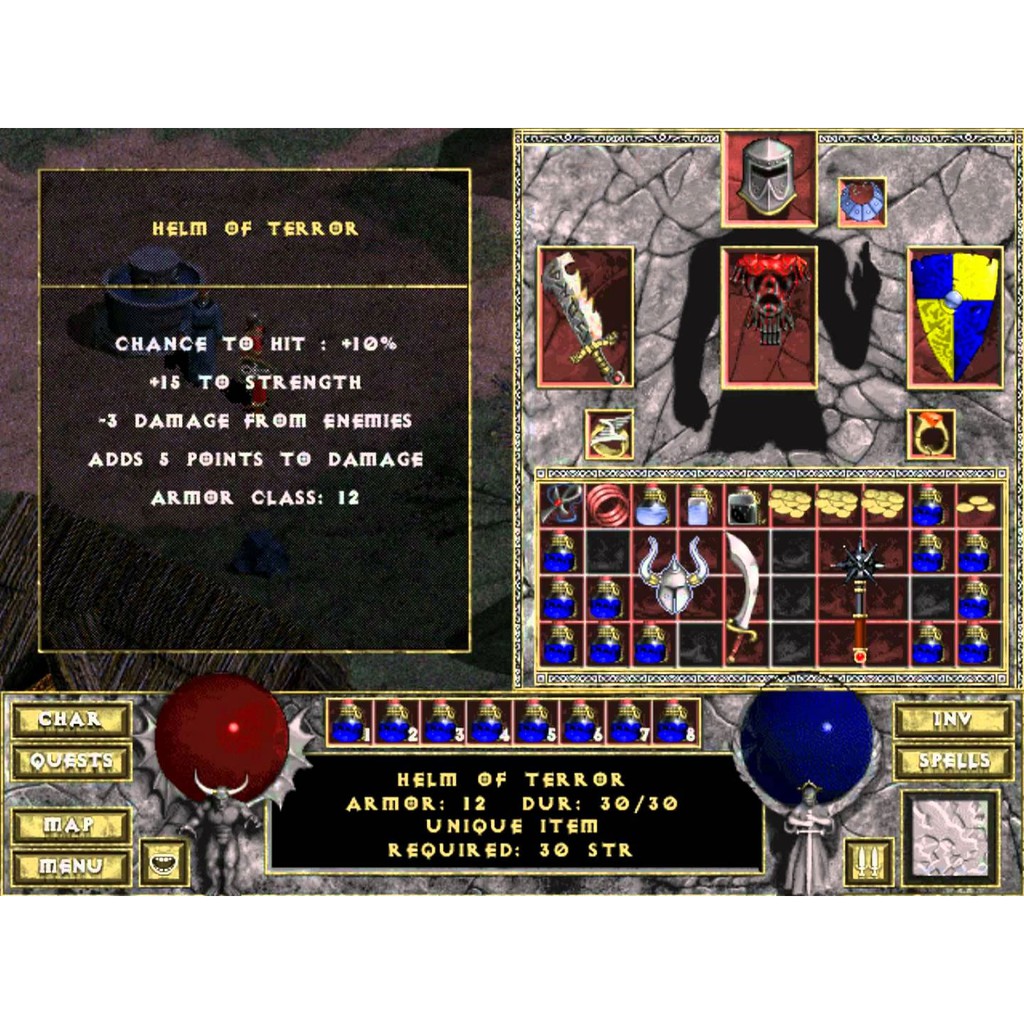Viewport: 1024px width, 1024px height.
Task: Pick up the curved scimitar in inventory
Action: click(745, 596)
